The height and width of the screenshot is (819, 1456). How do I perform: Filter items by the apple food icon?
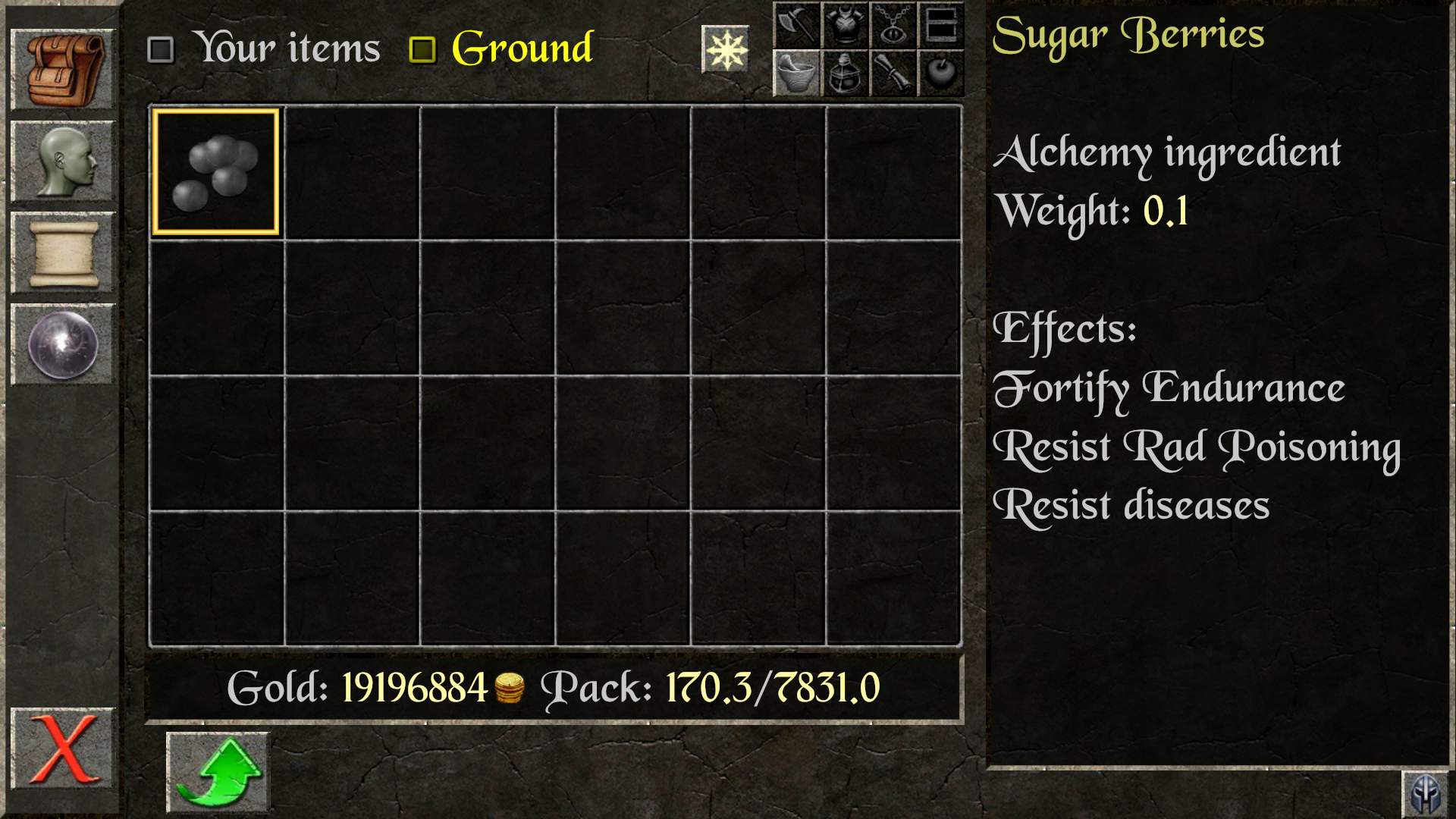(x=940, y=74)
